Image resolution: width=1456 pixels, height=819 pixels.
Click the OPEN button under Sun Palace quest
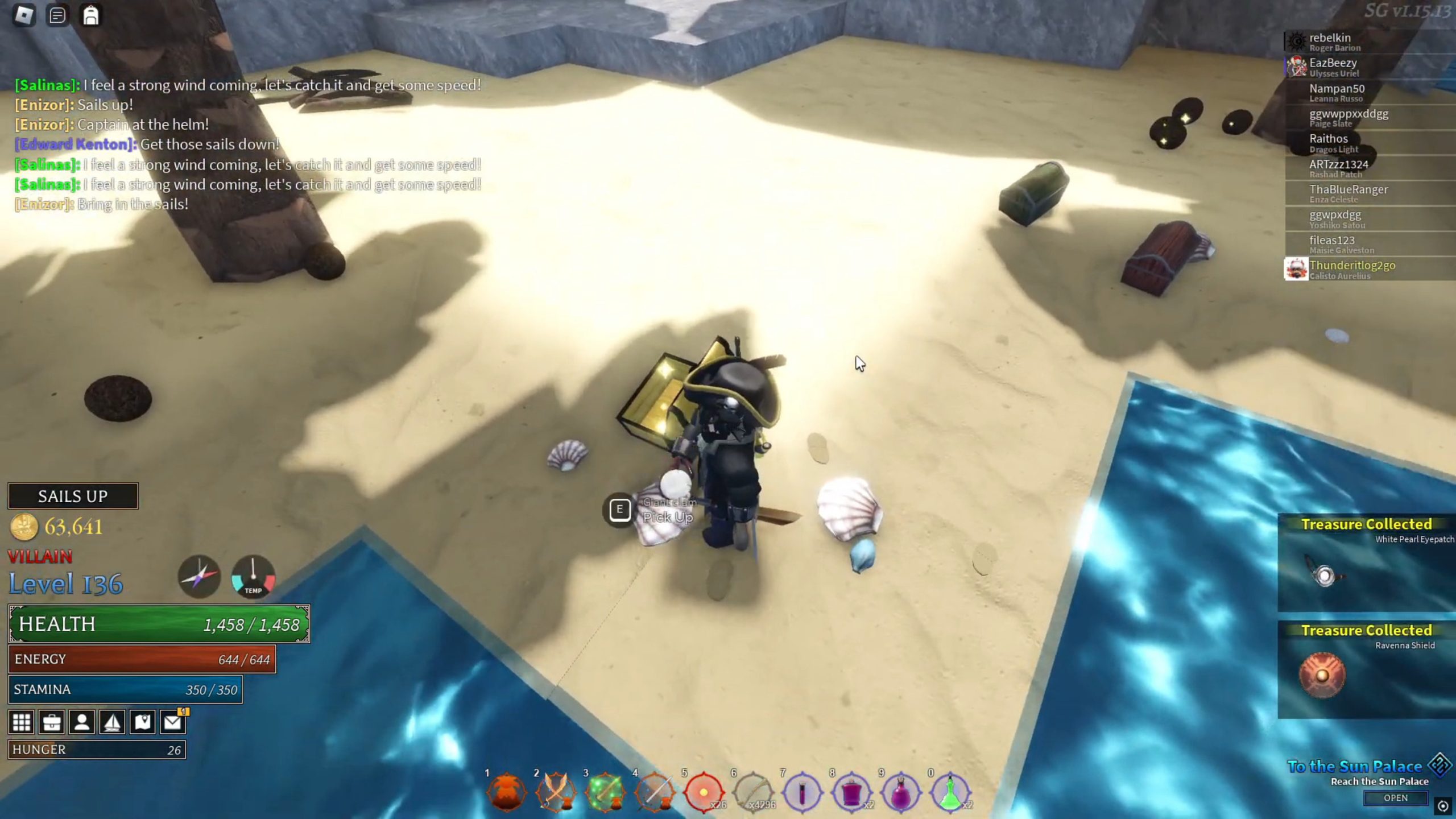1395,798
